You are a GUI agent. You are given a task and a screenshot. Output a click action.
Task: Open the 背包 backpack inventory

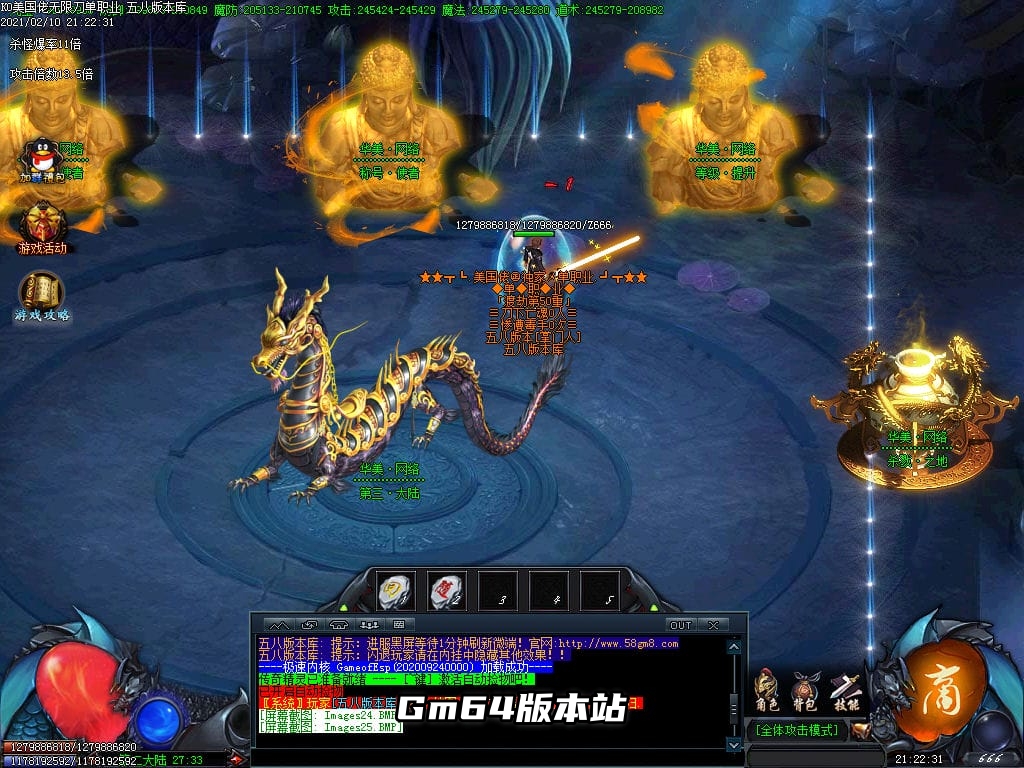point(805,690)
